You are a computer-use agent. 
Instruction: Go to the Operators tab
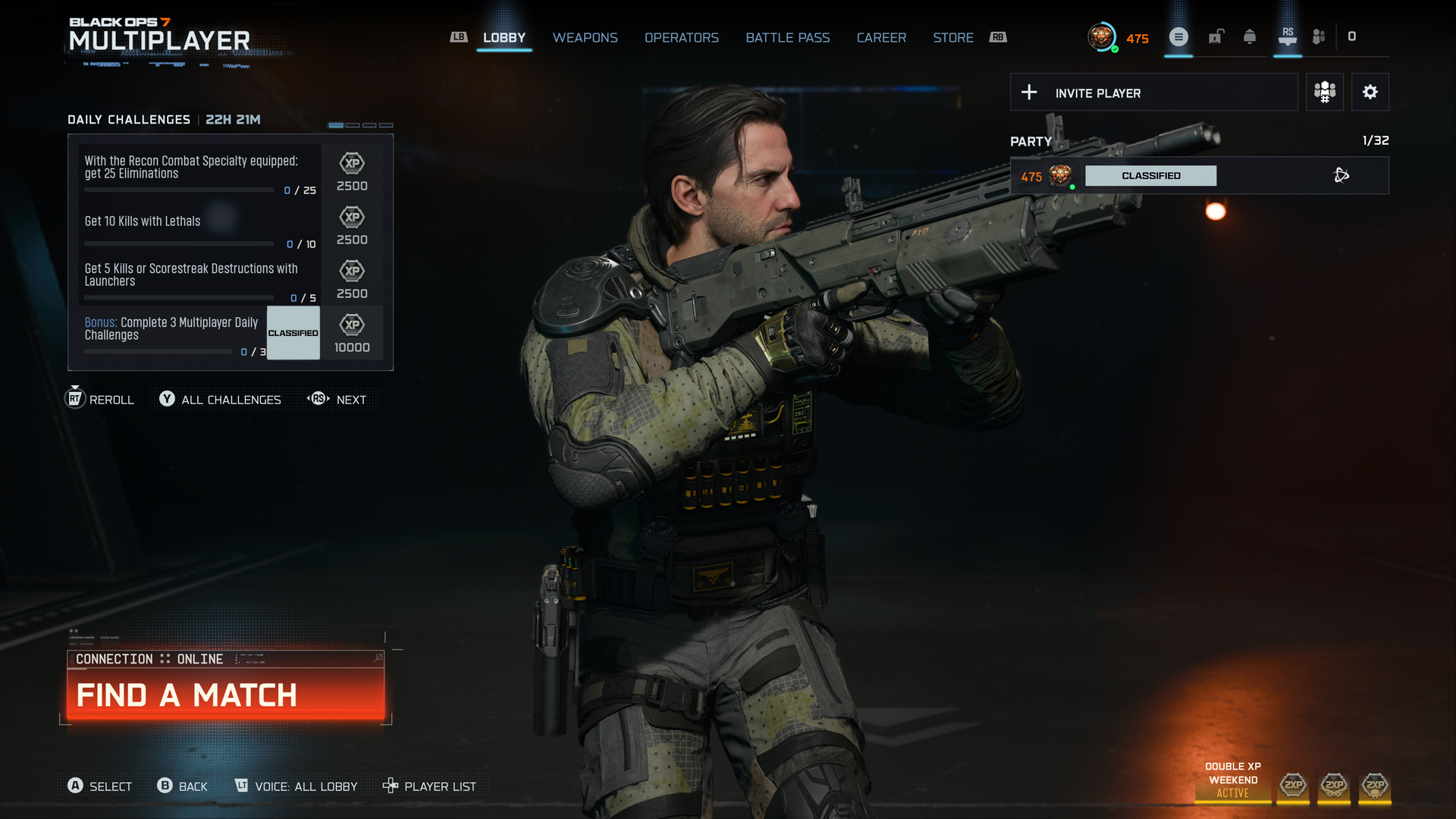(x=681, y=38)
